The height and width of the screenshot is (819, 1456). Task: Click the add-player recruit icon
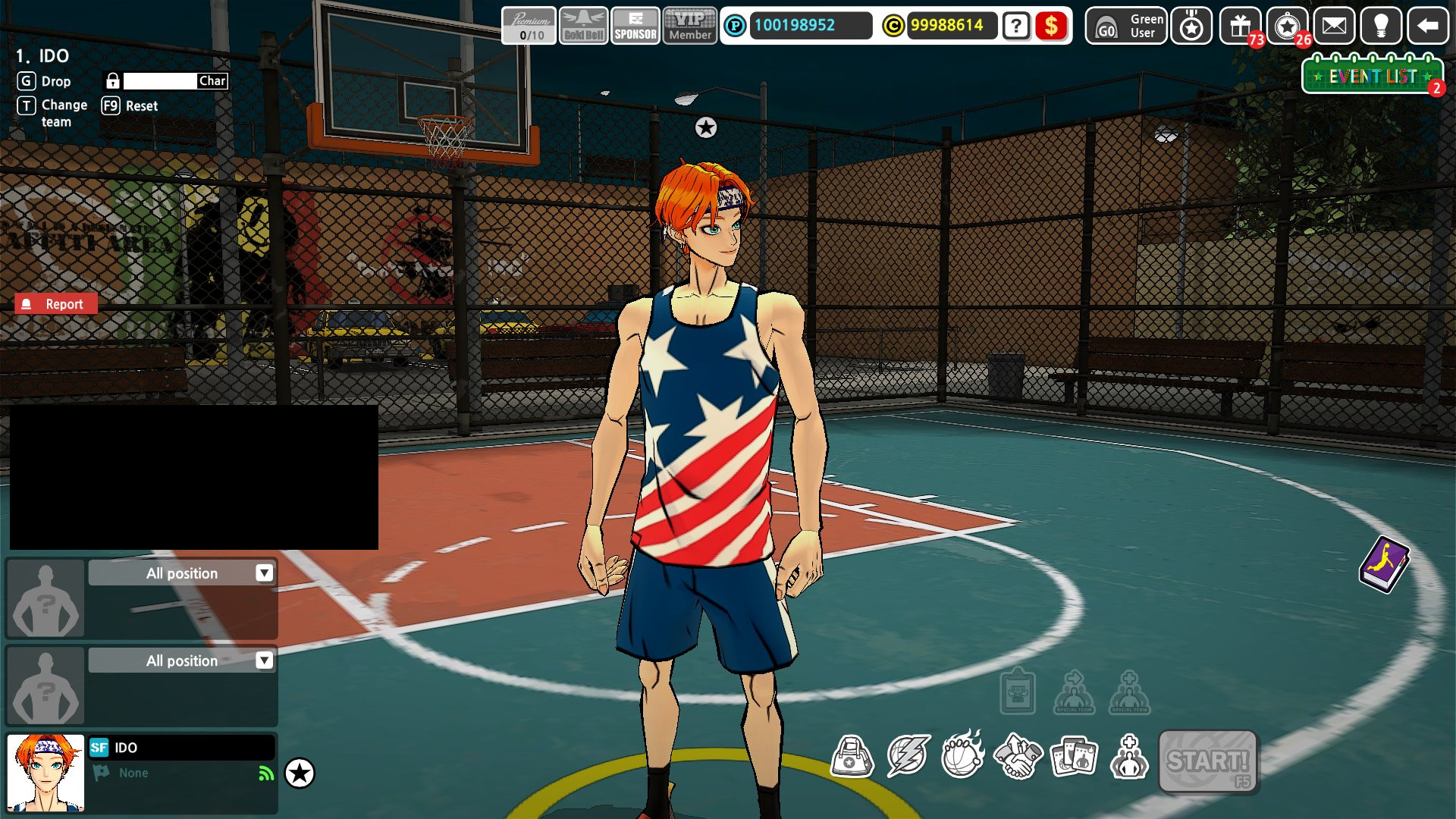click(x=1129, y=755)
